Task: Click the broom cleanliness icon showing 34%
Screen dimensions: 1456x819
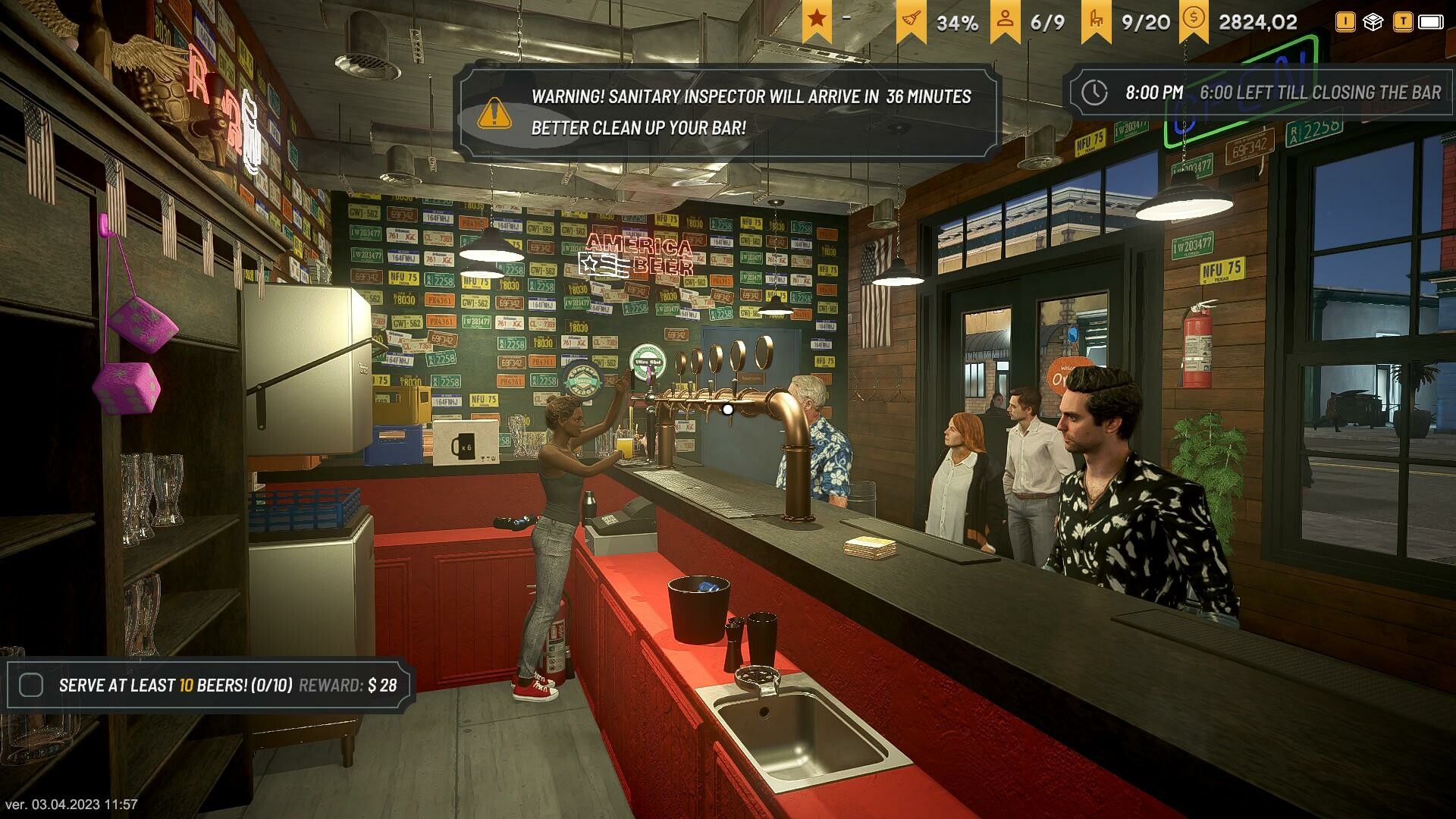Action: click(914, 19)
